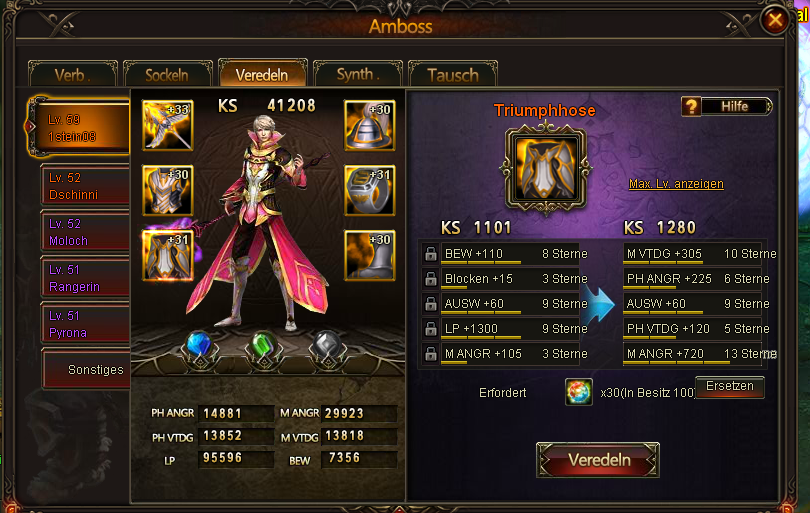Pick the Pyrona character row
Viewport: 810px width, 513px height.
point(85,324)
